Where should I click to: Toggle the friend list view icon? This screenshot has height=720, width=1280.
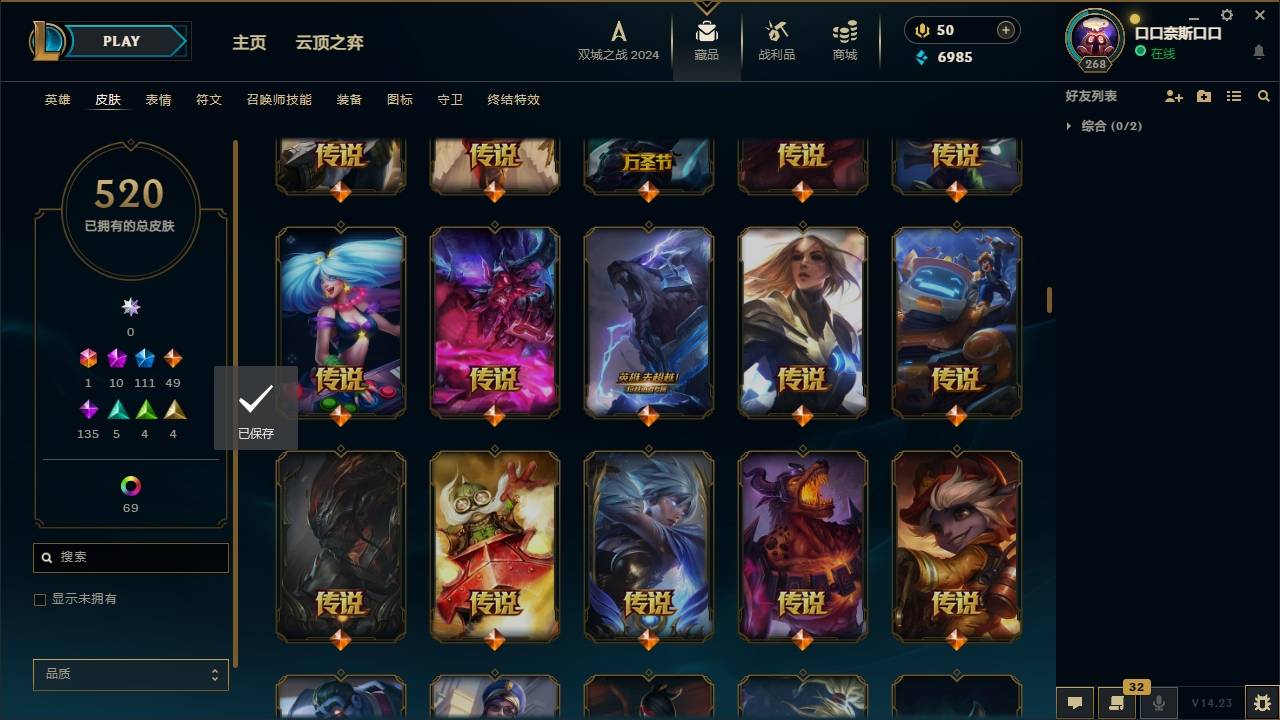(x=1233, y=96)
